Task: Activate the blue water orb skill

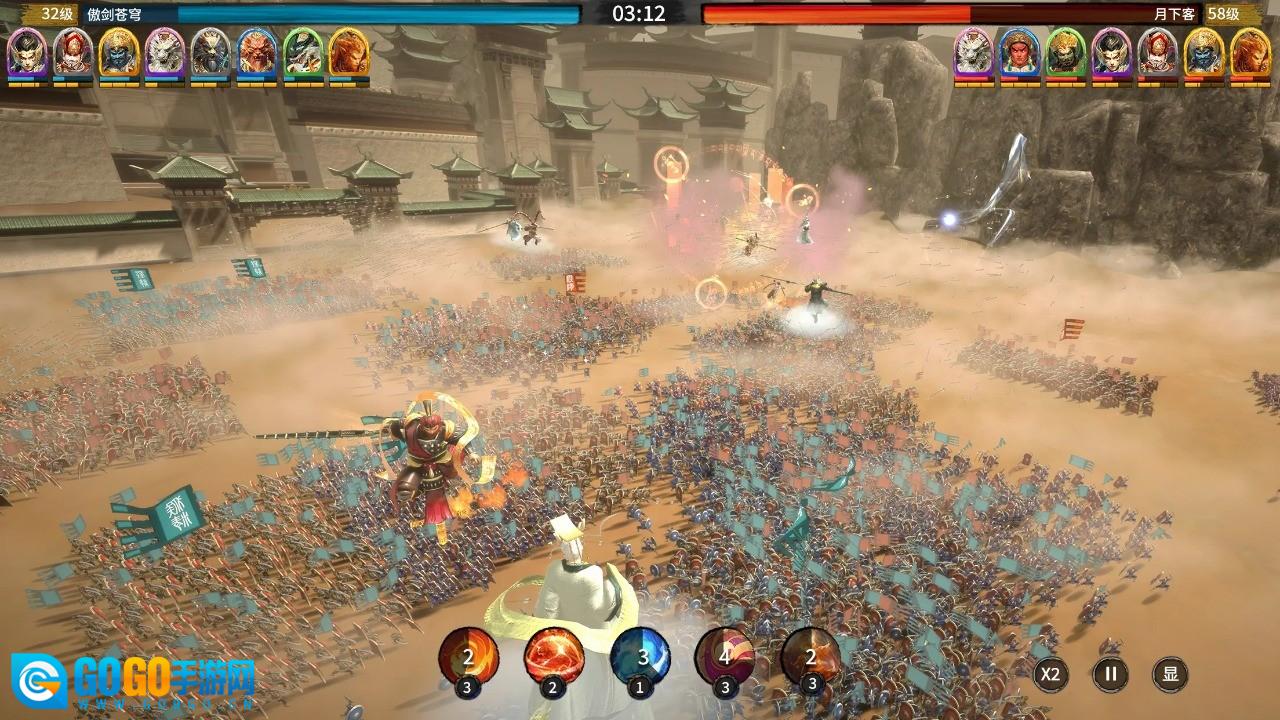Action: click(x=640, y=657)
